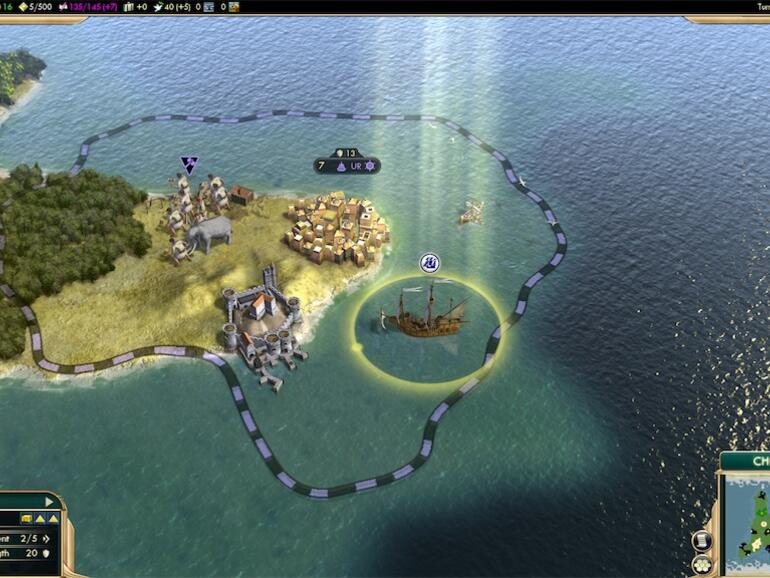
Task: Click the yellow chest promotion icon
Action: [x=25, y=518]
